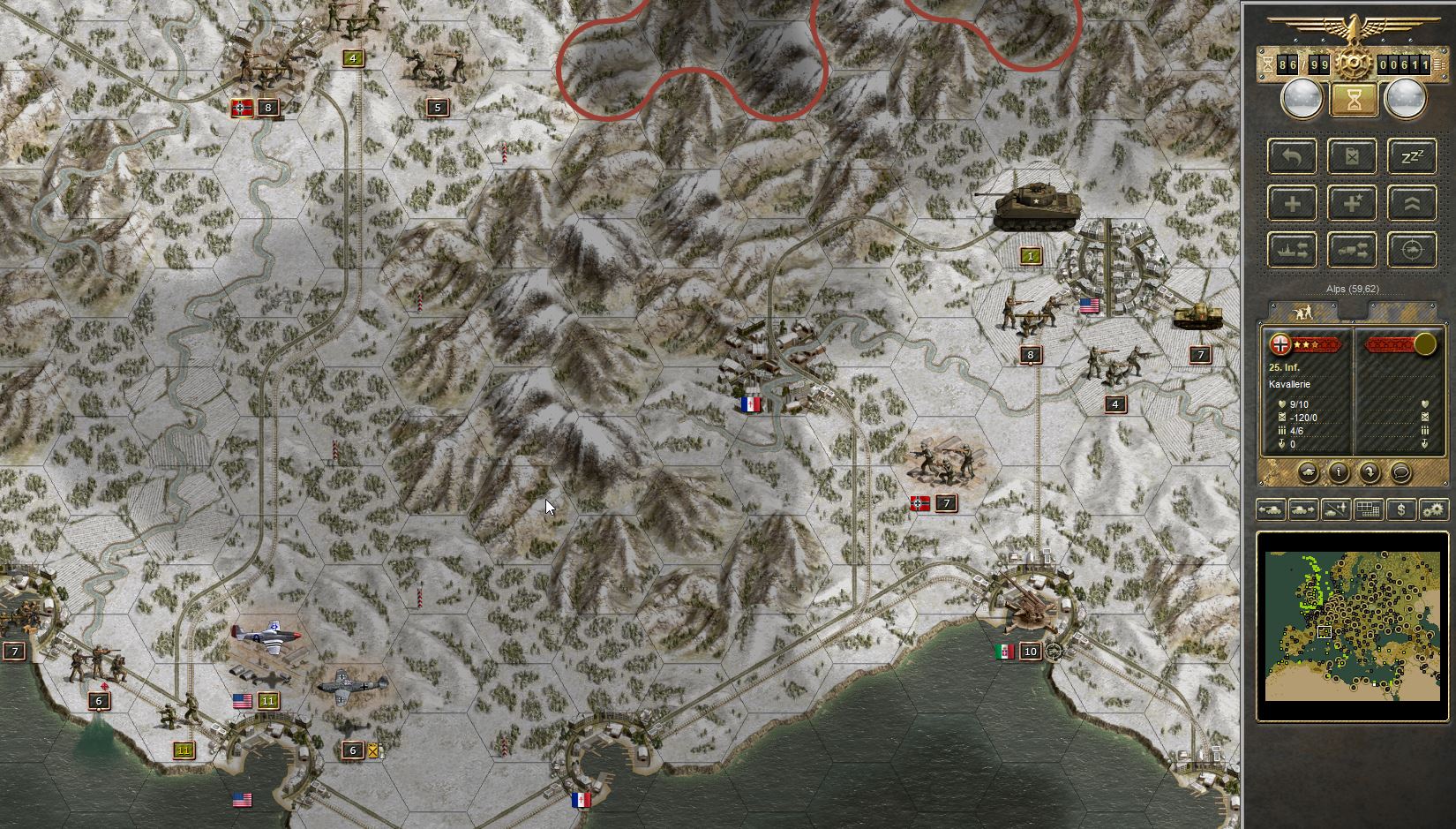Open unit details with the info button
The width and height of the screenshot is (1456, 829).
click(1340, 473)
